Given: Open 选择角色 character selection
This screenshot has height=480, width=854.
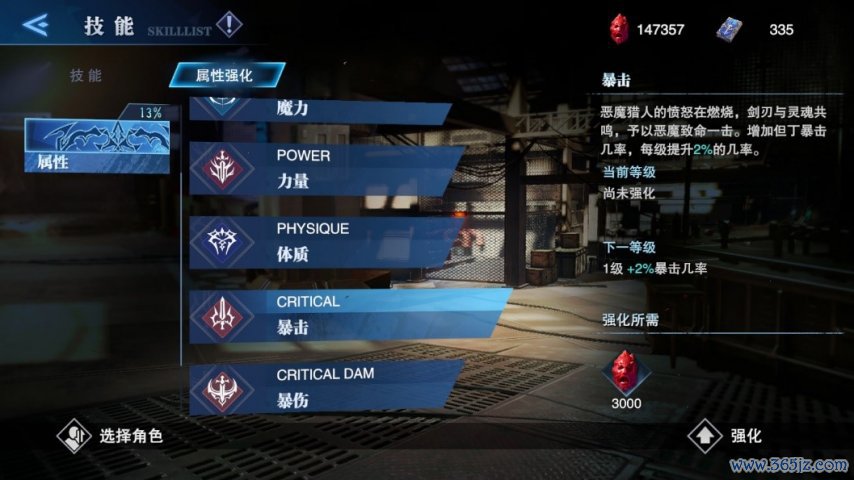Looking at the screenshot, I should tap(110, 435).
